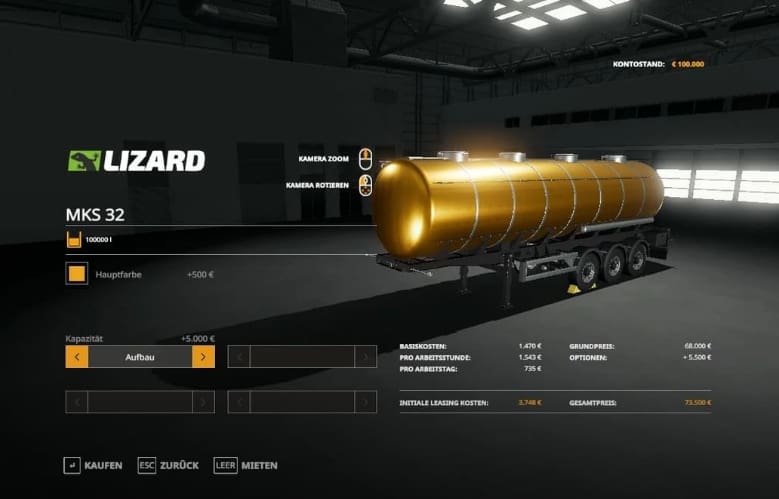Buy the tanker with Kaufen

pos(93,465)
